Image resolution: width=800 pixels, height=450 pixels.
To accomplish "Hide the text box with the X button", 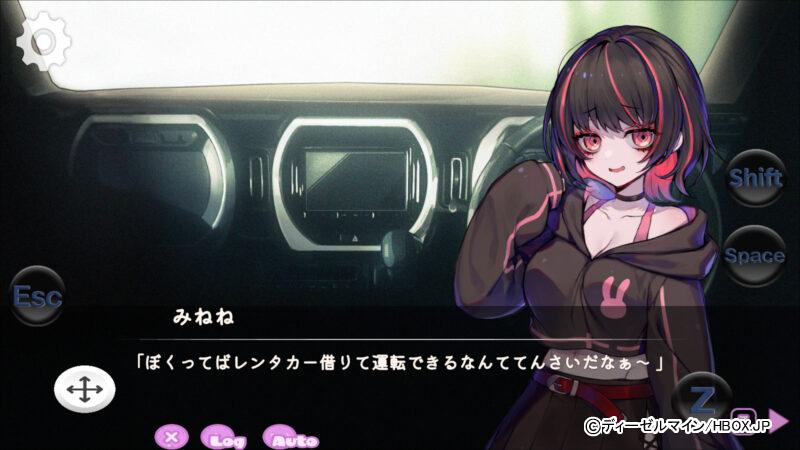I will tap(172, 437).
